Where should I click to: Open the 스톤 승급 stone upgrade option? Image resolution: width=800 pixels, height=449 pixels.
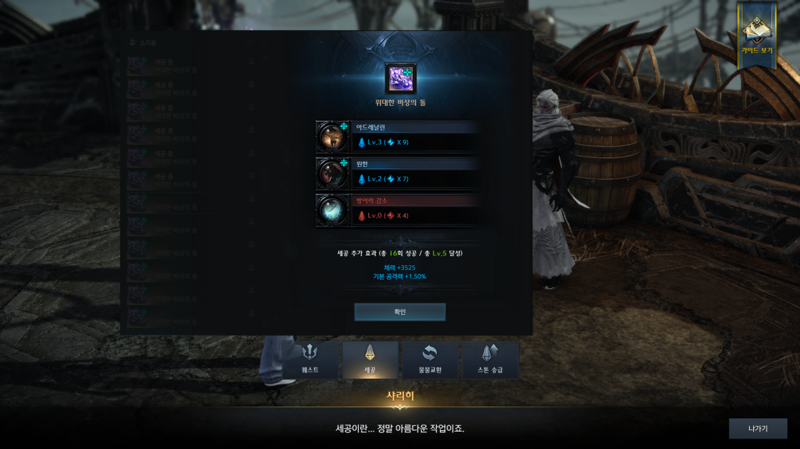pyautogui.click(x=490, y=359)
